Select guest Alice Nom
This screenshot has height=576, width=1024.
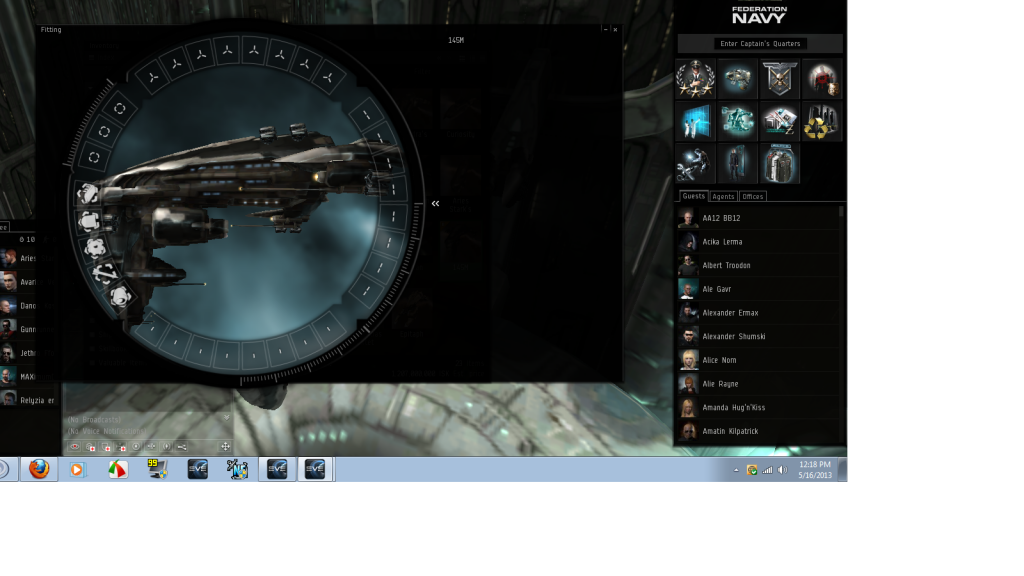pyautogui.click(x=720, y=360)
